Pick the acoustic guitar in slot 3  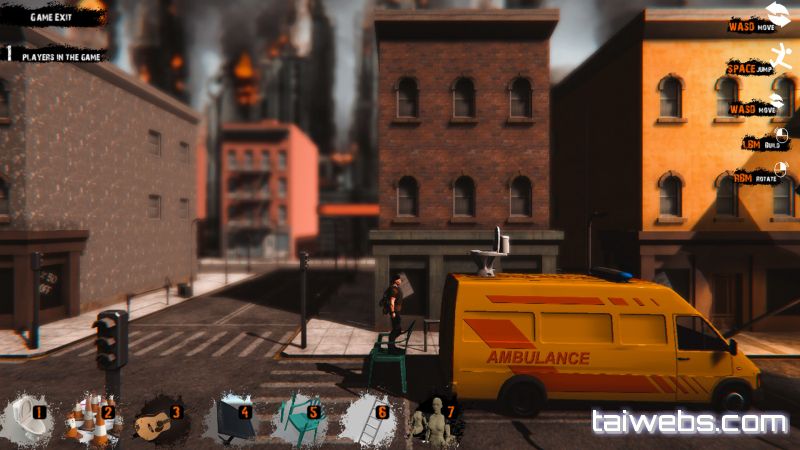(x=160, y=420)
